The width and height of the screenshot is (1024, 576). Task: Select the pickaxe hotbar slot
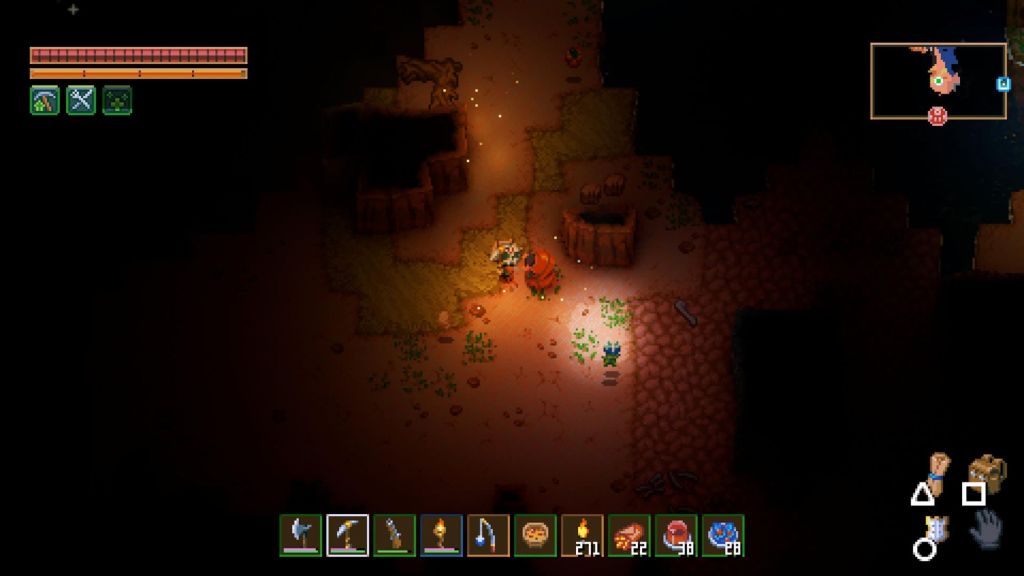348,535
